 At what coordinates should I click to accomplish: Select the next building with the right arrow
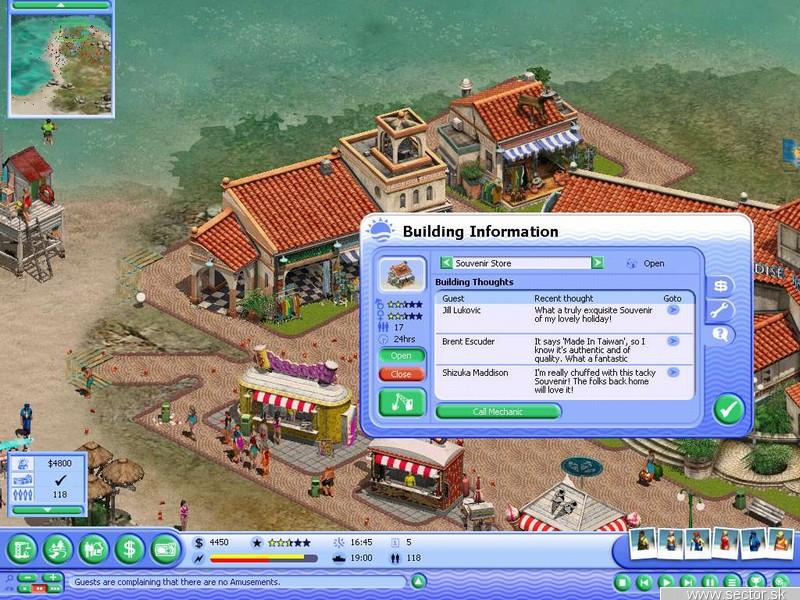coord(597,263)
